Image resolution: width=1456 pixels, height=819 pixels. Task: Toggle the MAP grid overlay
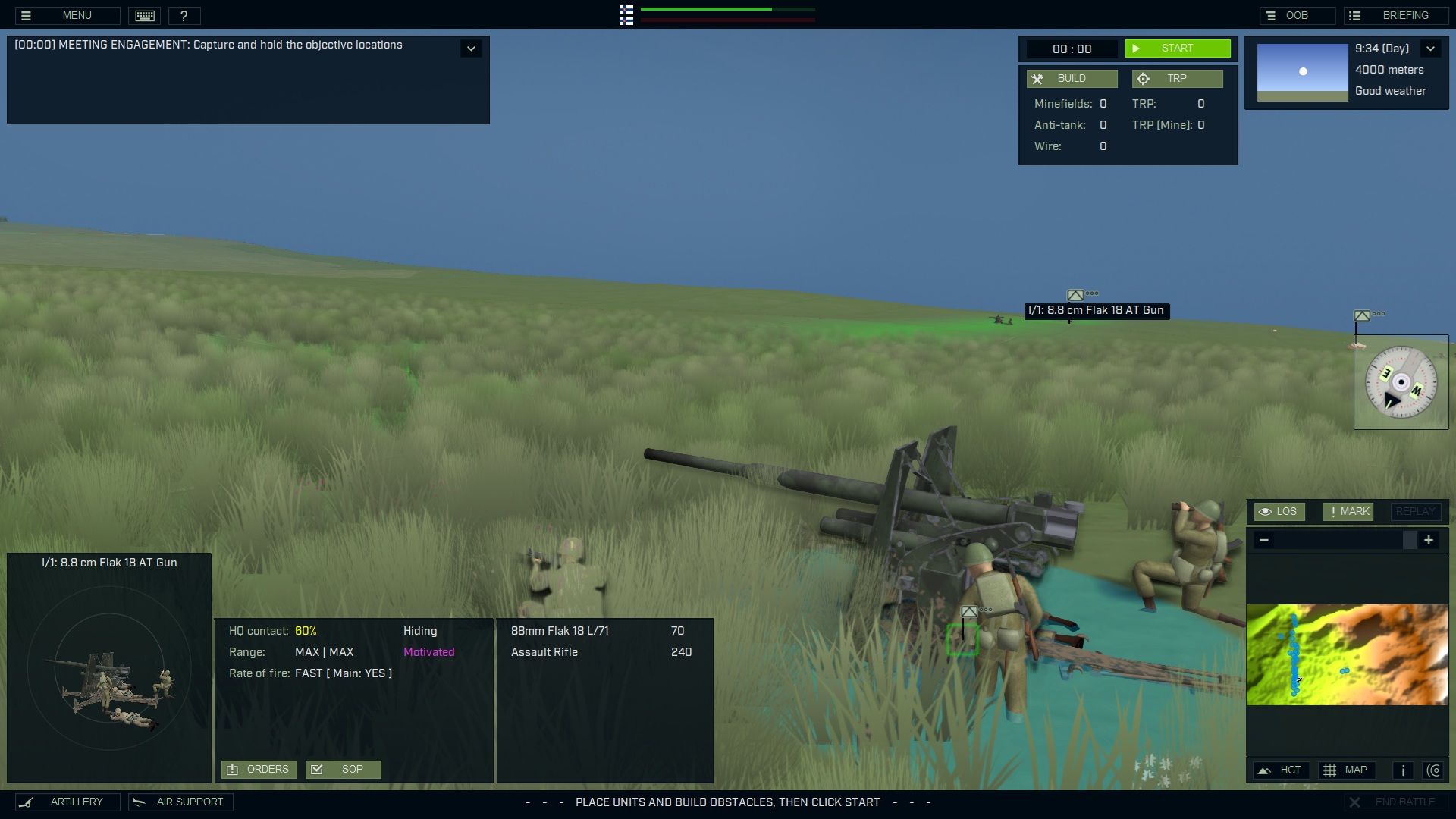(1348, 770)
